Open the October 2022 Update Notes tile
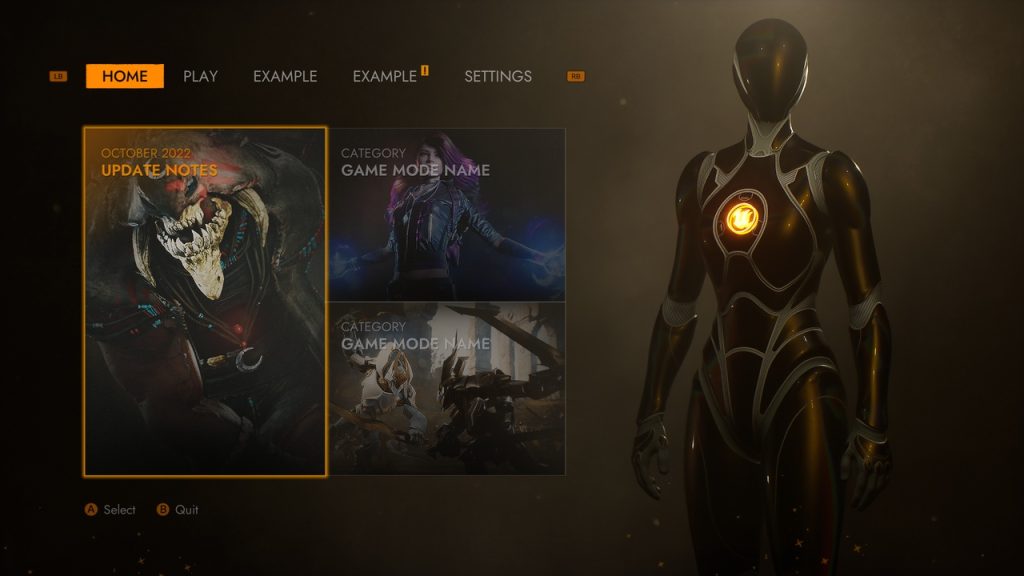 pos(205,301)
